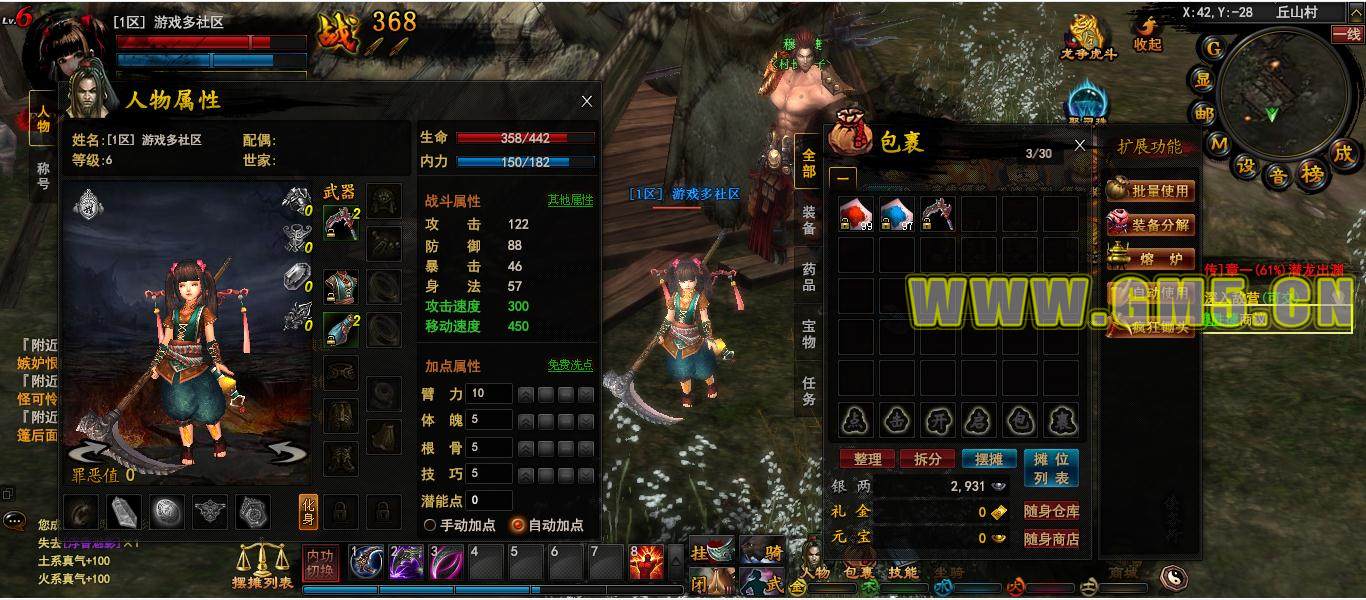Click the 免费洗点 free reset link
This screenshot has width=1366, height=600.
tap(570, 365)
